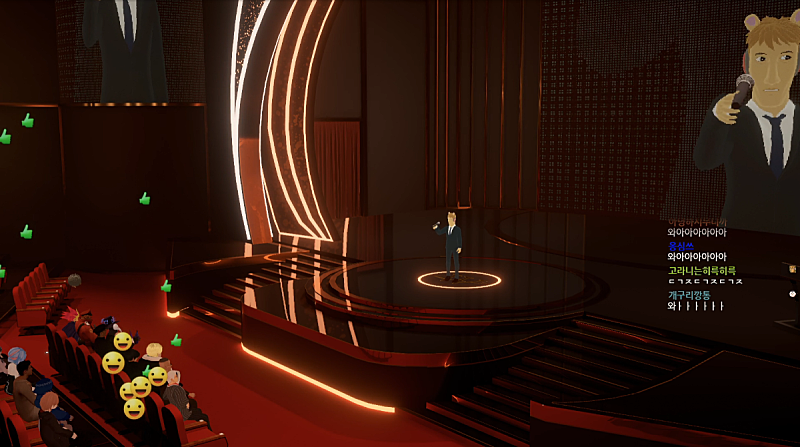800x447 pixels.
Task: Click the blue username 옹심쓰 in chat
Action: pyautogui.click(x=681, y=246)
